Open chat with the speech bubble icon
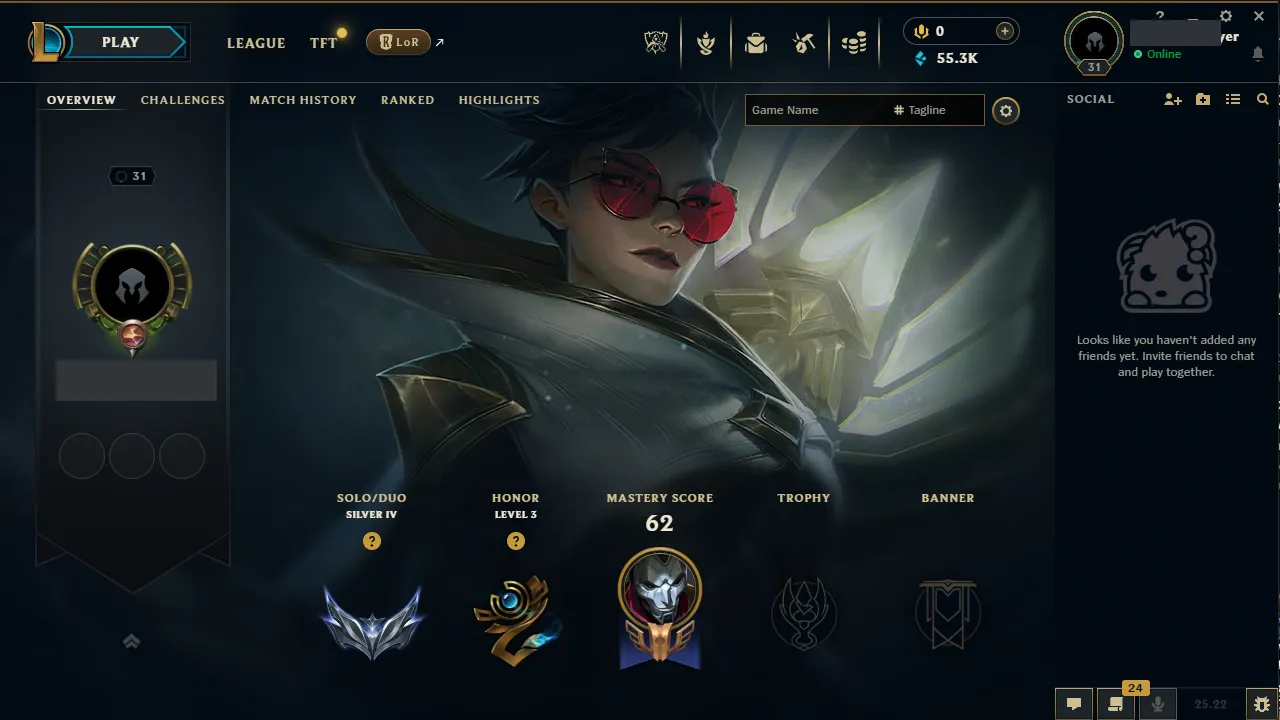This screenshot has height=720, width=1280. click(x=1073, y=704)
